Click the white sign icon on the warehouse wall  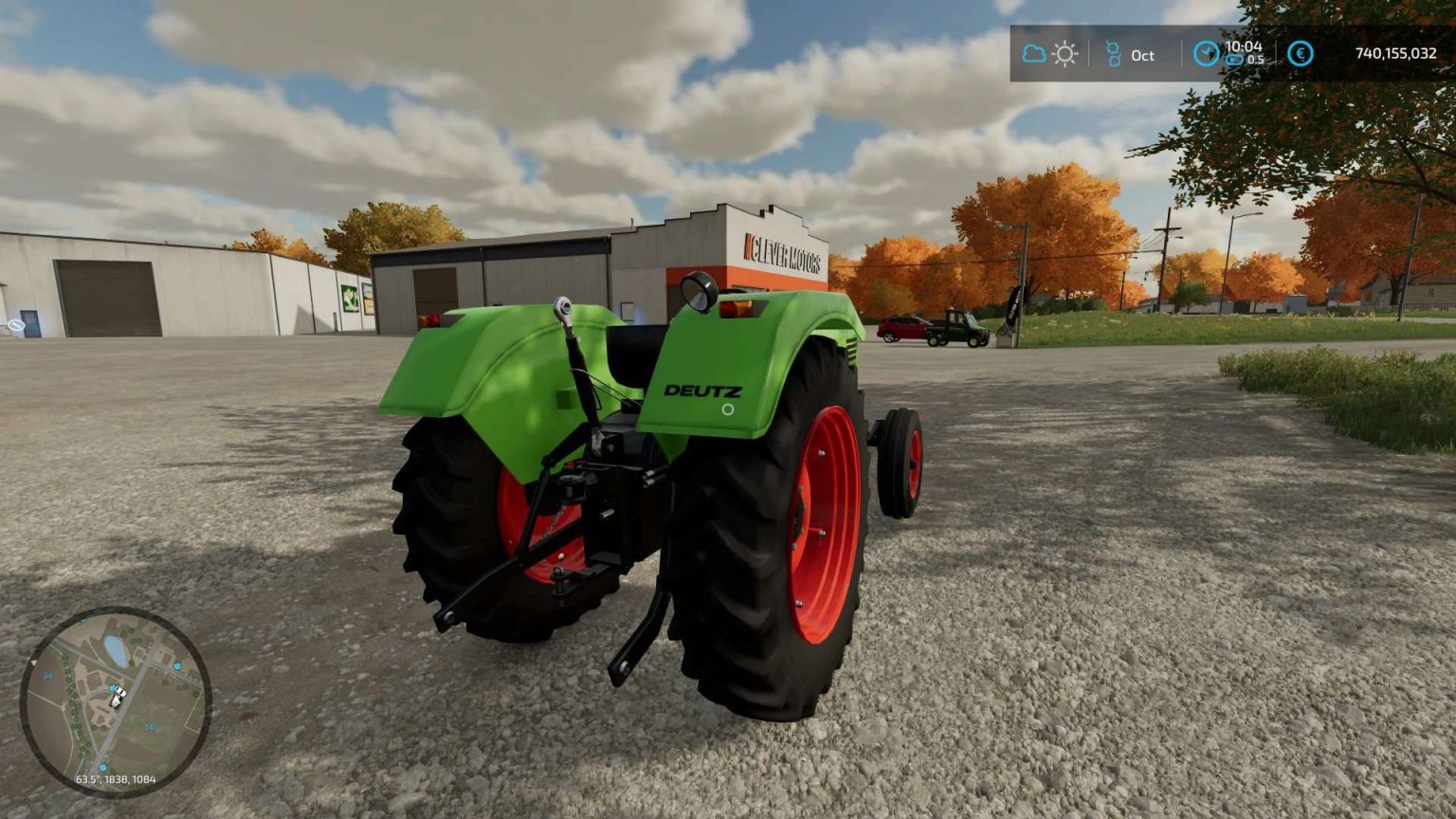pos(14,324)
